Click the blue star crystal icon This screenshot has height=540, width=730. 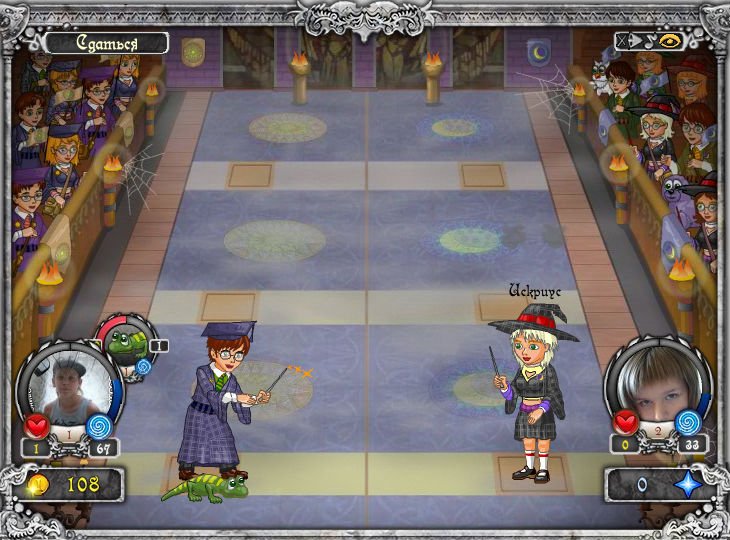(x=687, y=485)
